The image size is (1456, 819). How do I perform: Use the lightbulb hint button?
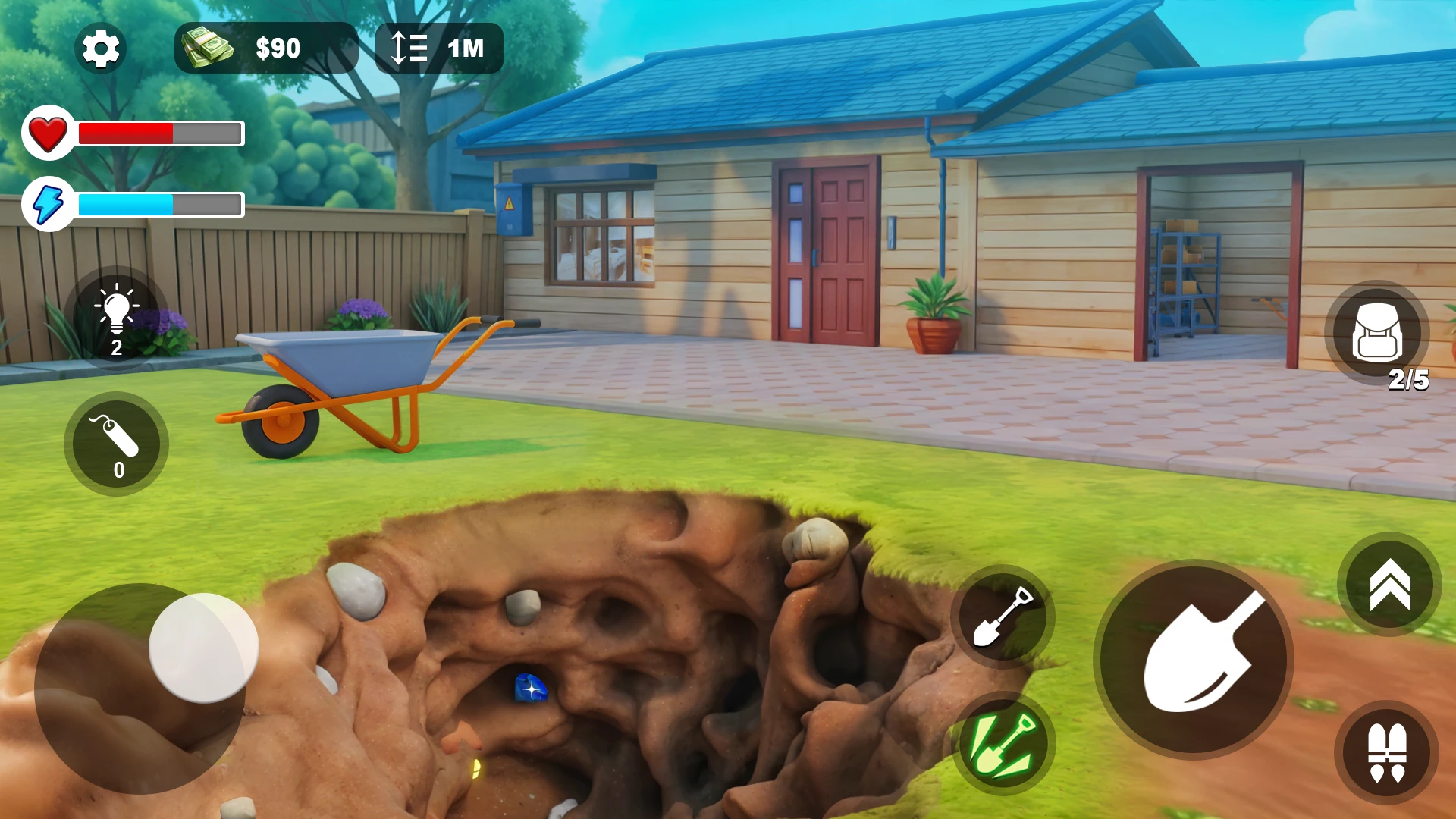click(117, 318)
